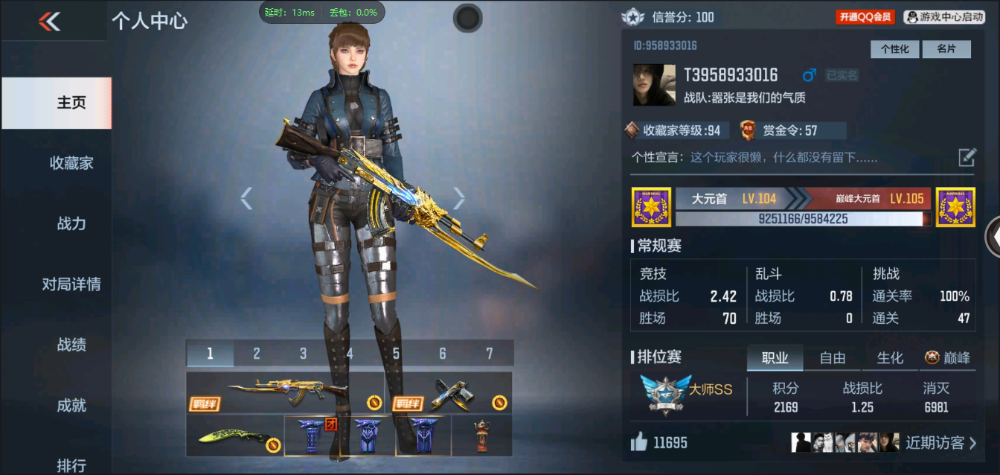Open the 名片 name card button

coord(946,49)
